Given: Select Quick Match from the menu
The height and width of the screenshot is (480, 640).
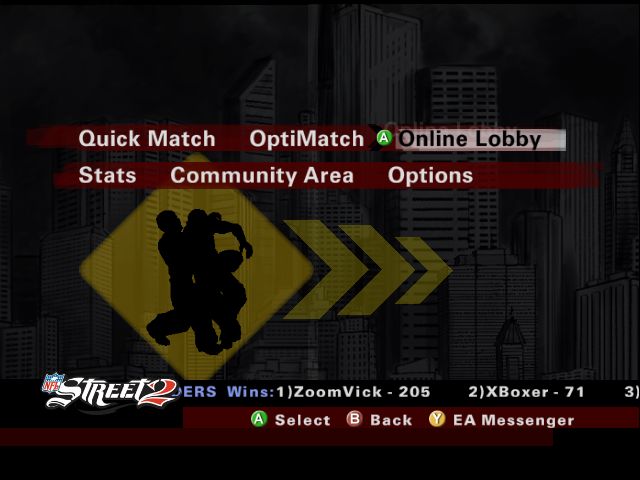Looking at the screenshot, I should tap(147, 139).
